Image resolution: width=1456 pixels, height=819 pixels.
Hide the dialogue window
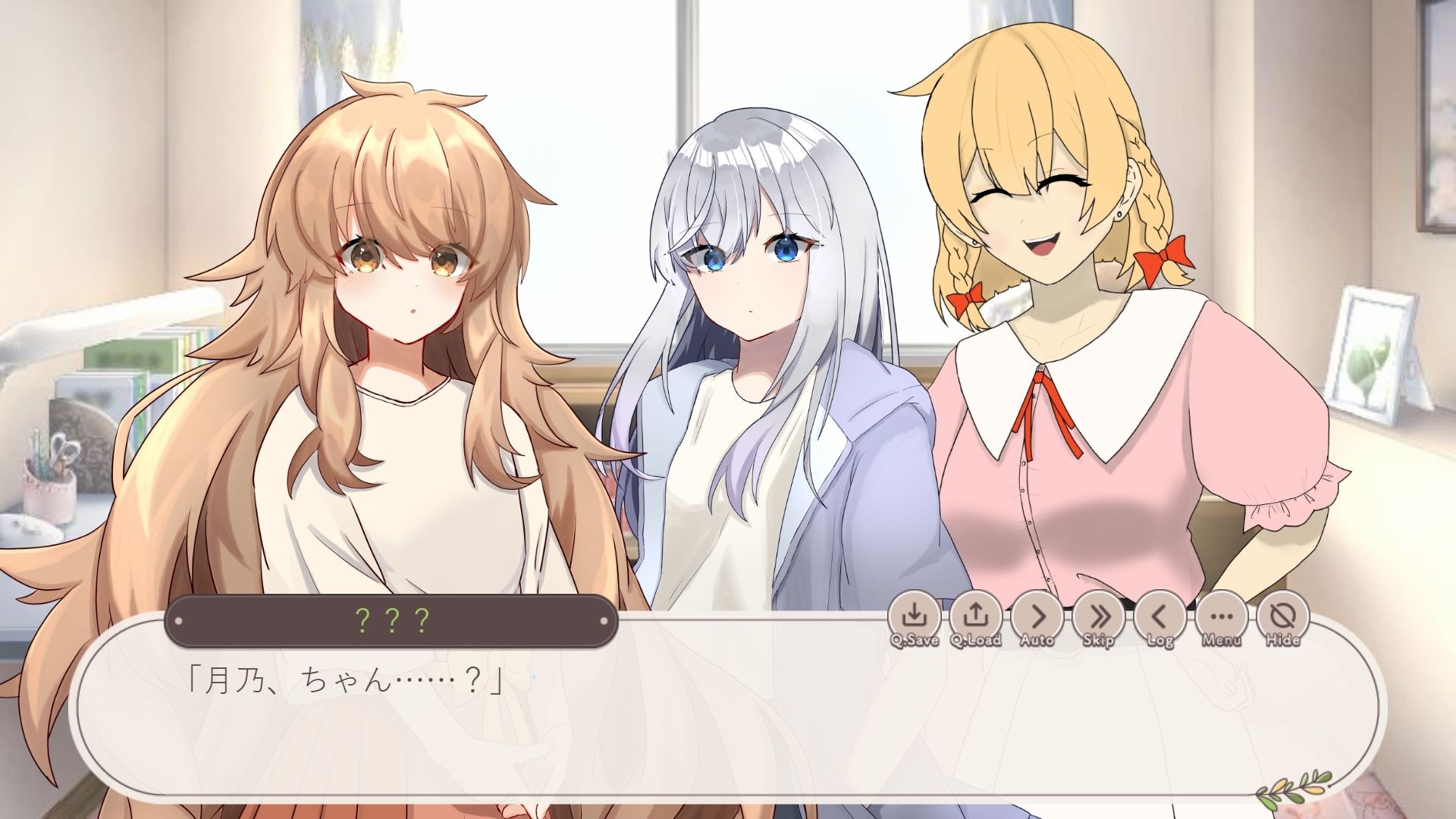(1283, 617)
